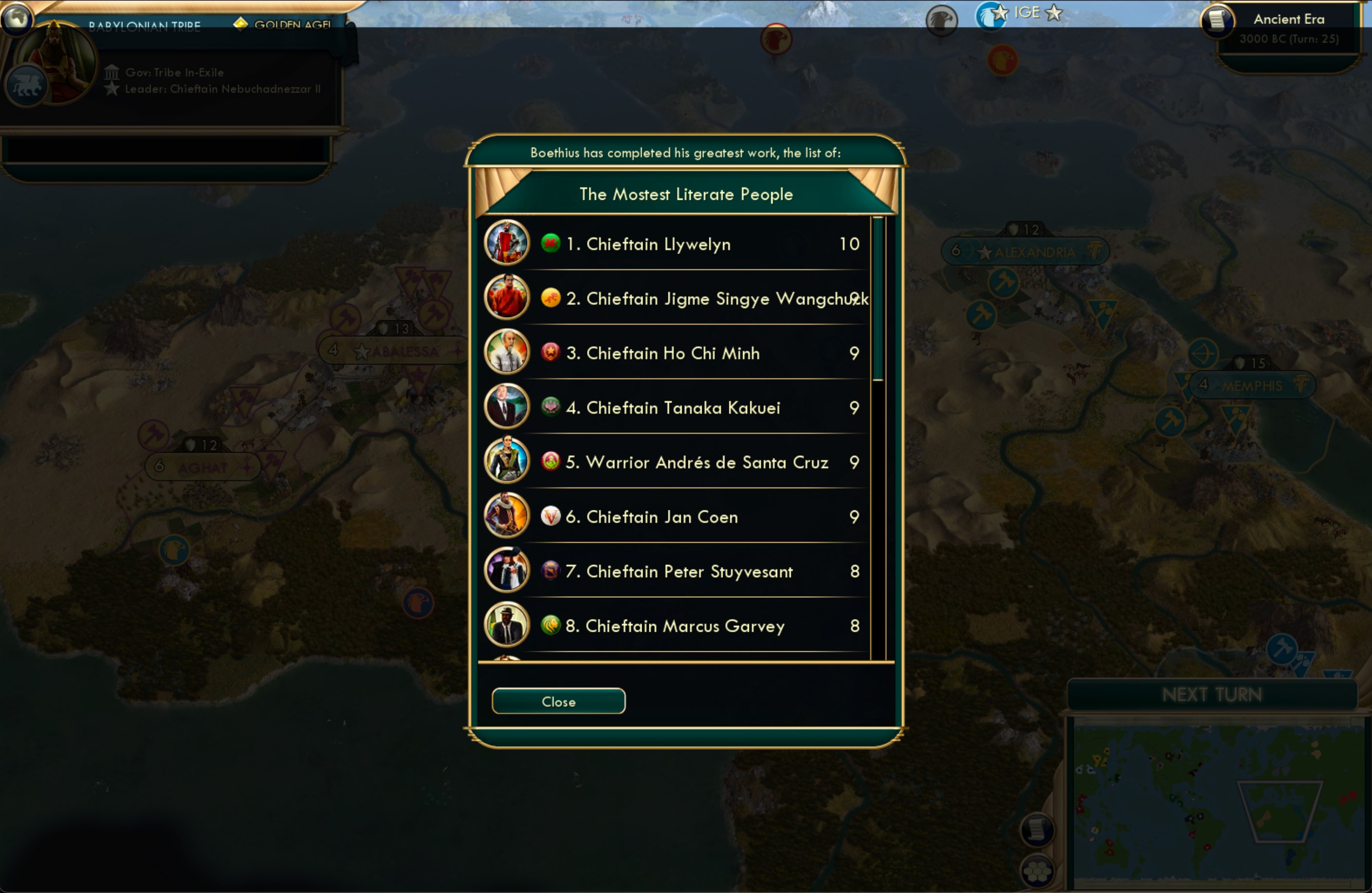Image resolution: width=1372 pixels, height=893 pixels.
Task: Click Chieftain Llywelyn's portrait
Action: [x=506, y=243]
